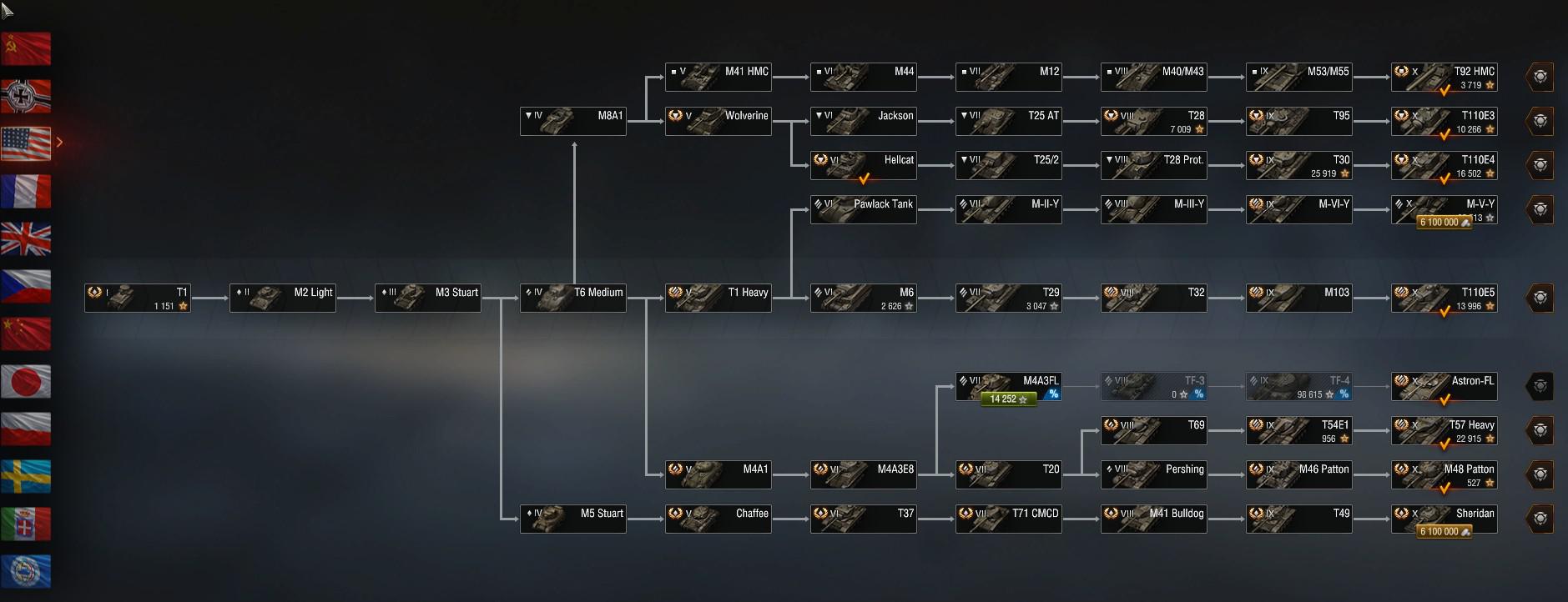This screenshot has width=1568, height=602.
Task: Choose the British Union Jack nation
Action: [x=26, y=239]
